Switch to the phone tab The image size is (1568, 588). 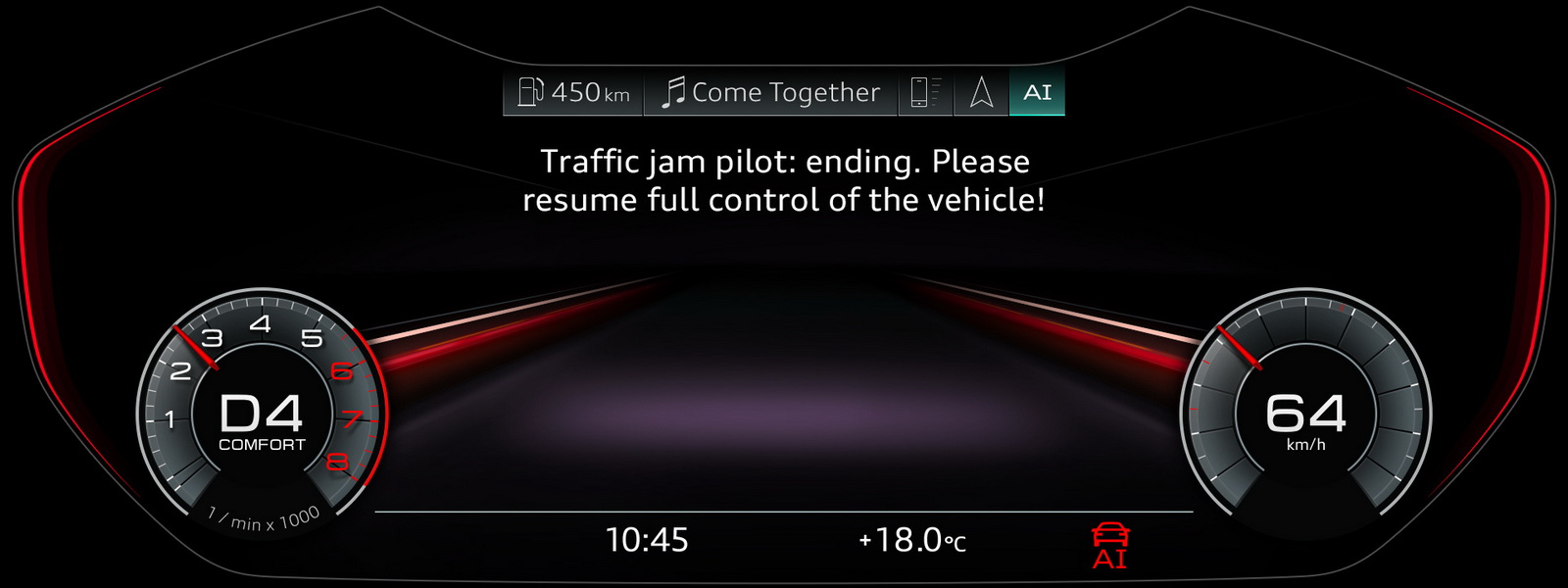pyautogui.click(x=925, y=92)
